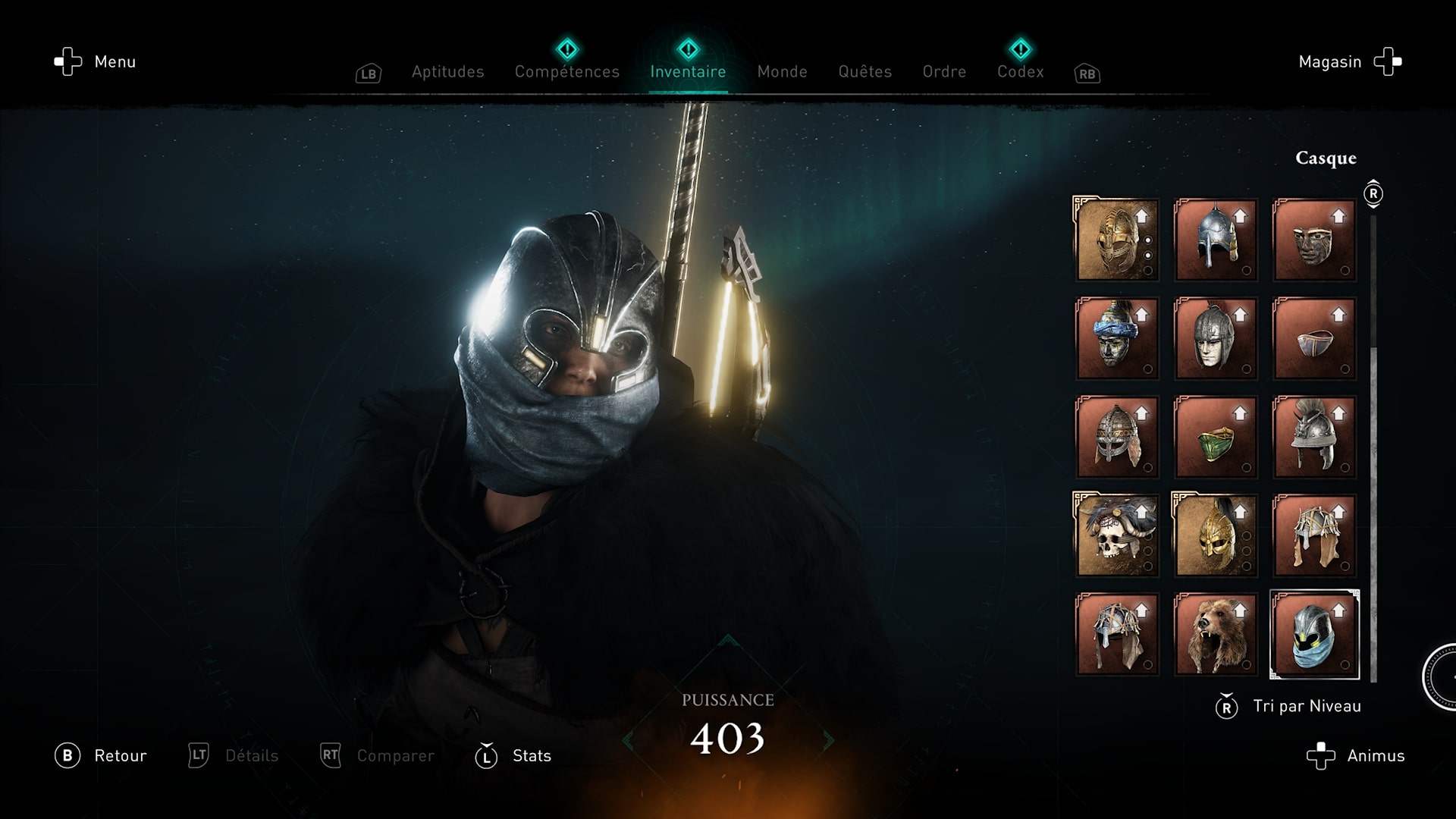Click the Menu label

click(115, 62)
